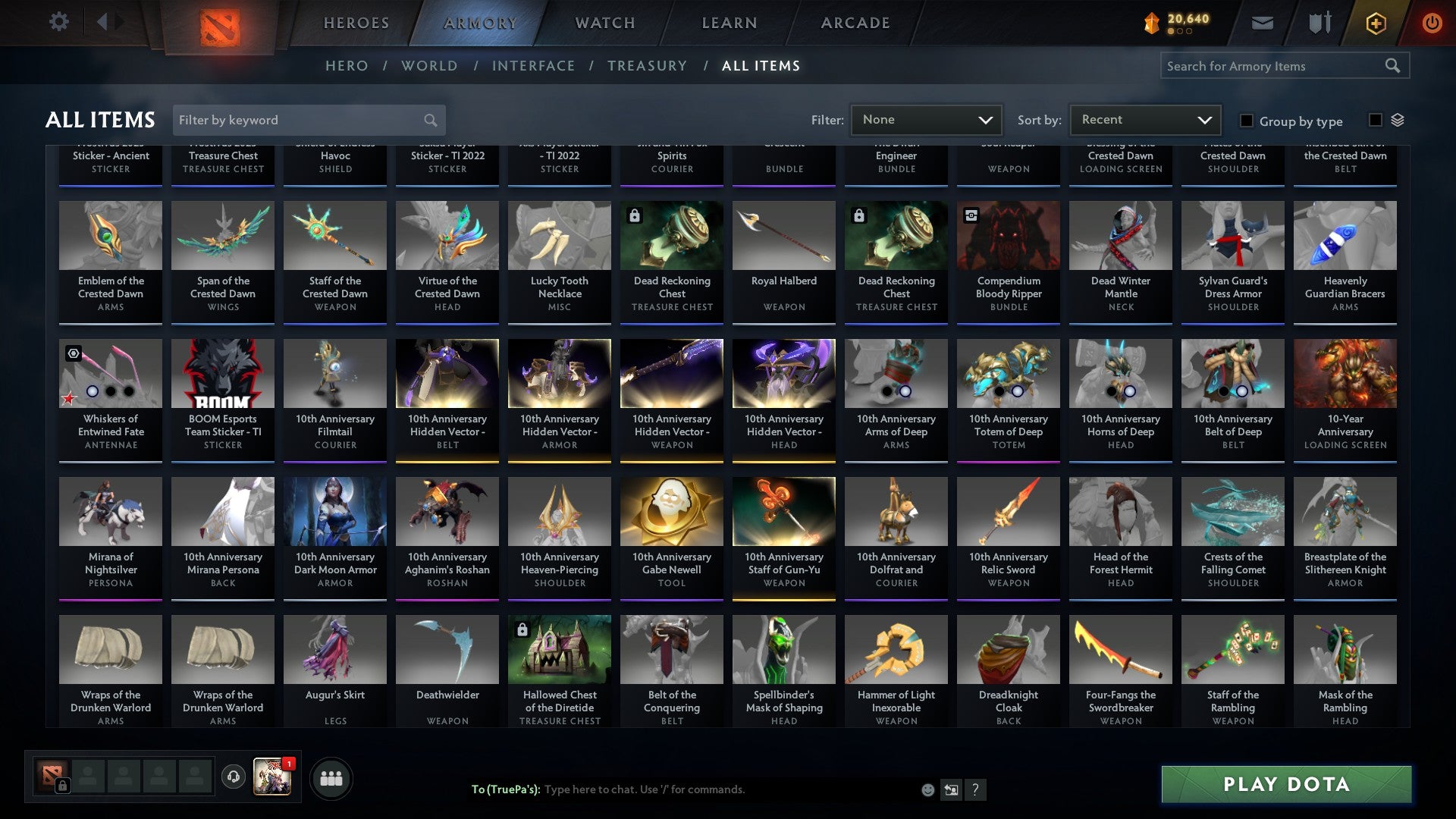1456x819 pixels.
Task: Open the voice chat headset icon
Action: pos(233,777)
